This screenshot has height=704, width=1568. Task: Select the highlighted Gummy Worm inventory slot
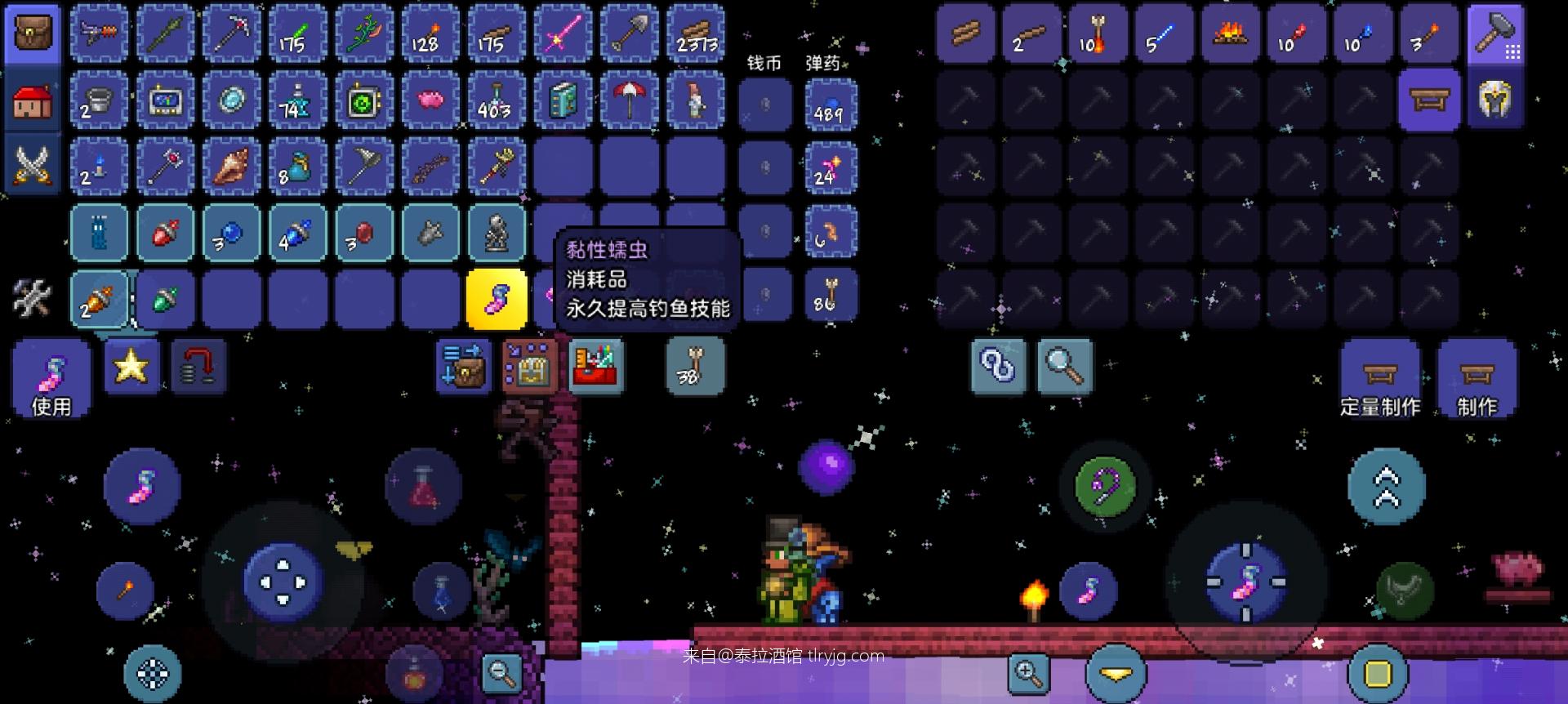coord(497,300)
